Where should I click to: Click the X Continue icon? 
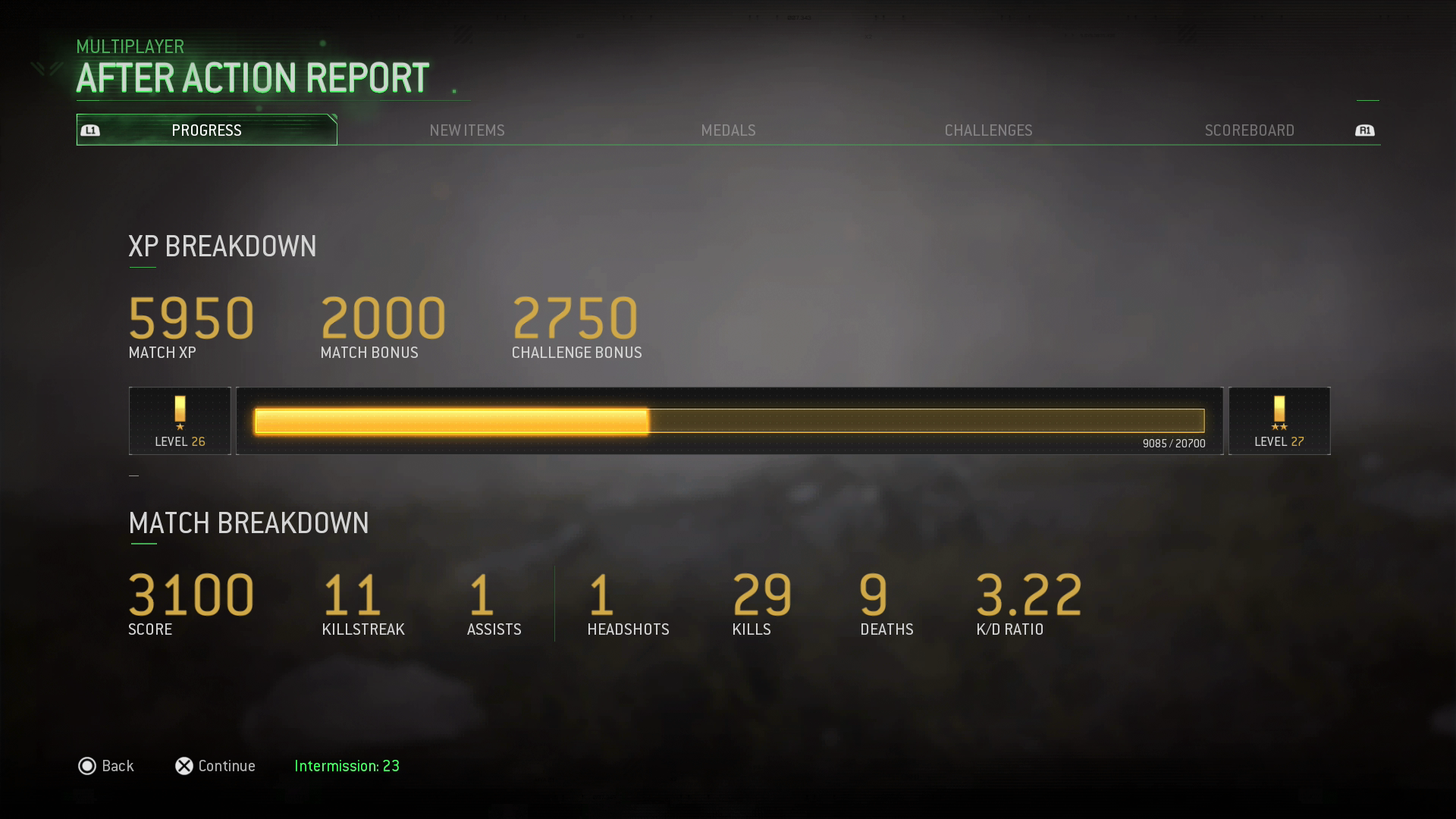coord(183,766)
